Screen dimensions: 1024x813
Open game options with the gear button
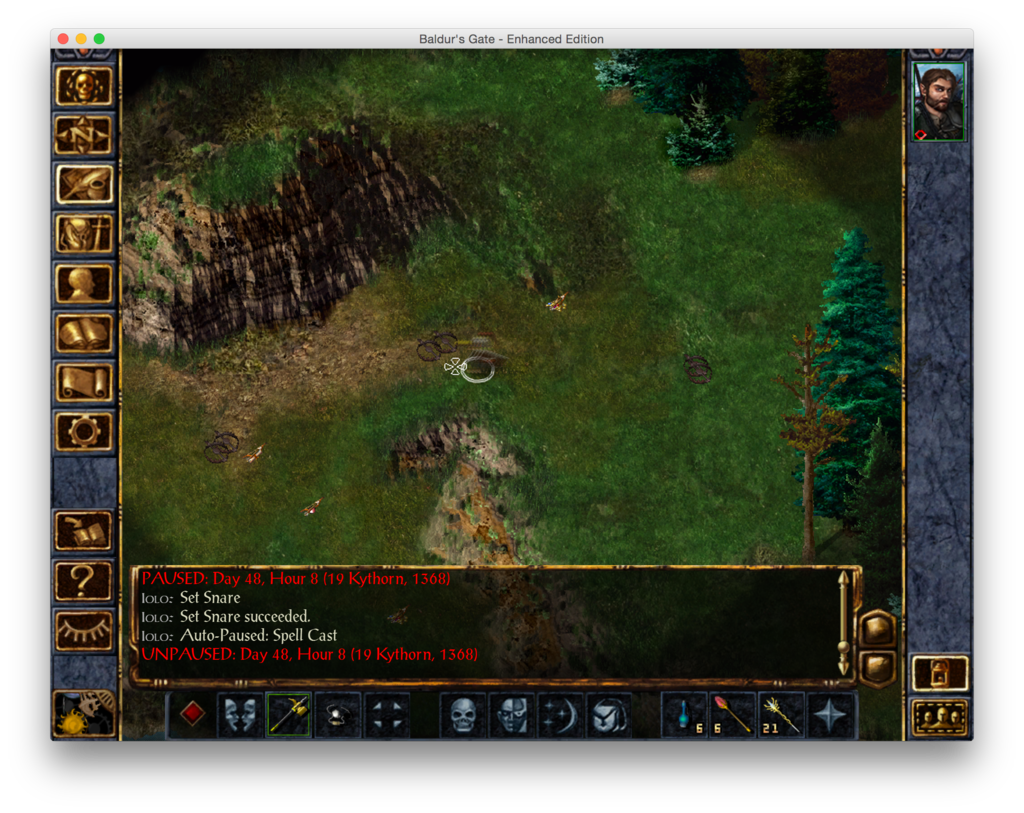click(84, 431)
